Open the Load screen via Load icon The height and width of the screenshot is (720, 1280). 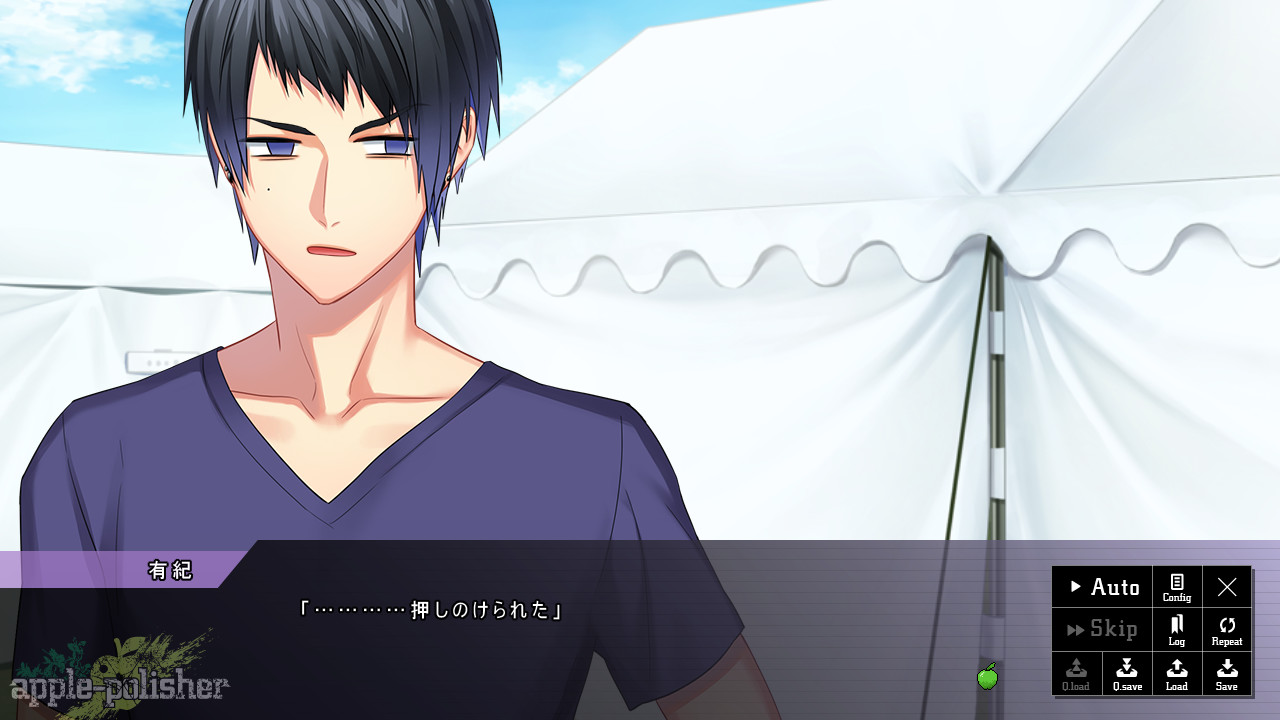(x=1176, y=673)
